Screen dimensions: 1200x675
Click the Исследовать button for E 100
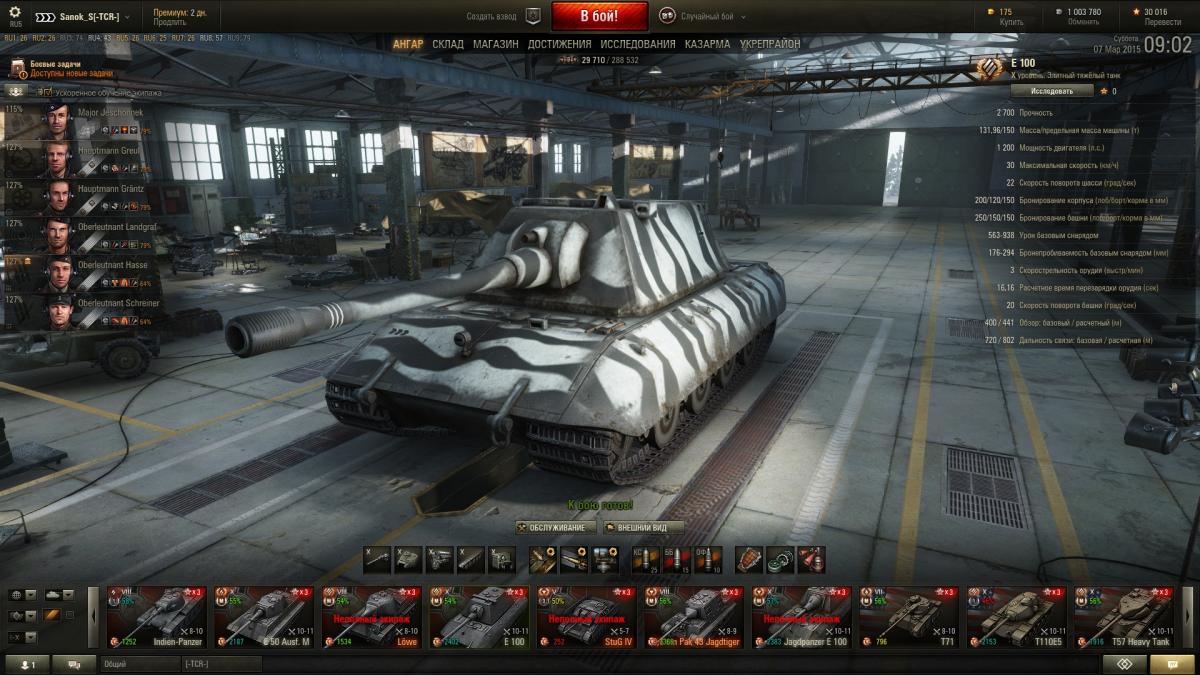point(1052,91)
